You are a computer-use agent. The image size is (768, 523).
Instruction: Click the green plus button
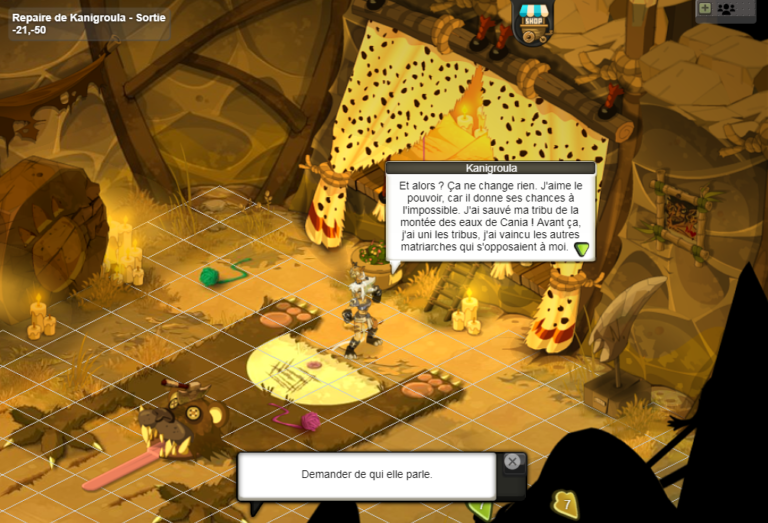pyautogui.click(x=705, y=8)
